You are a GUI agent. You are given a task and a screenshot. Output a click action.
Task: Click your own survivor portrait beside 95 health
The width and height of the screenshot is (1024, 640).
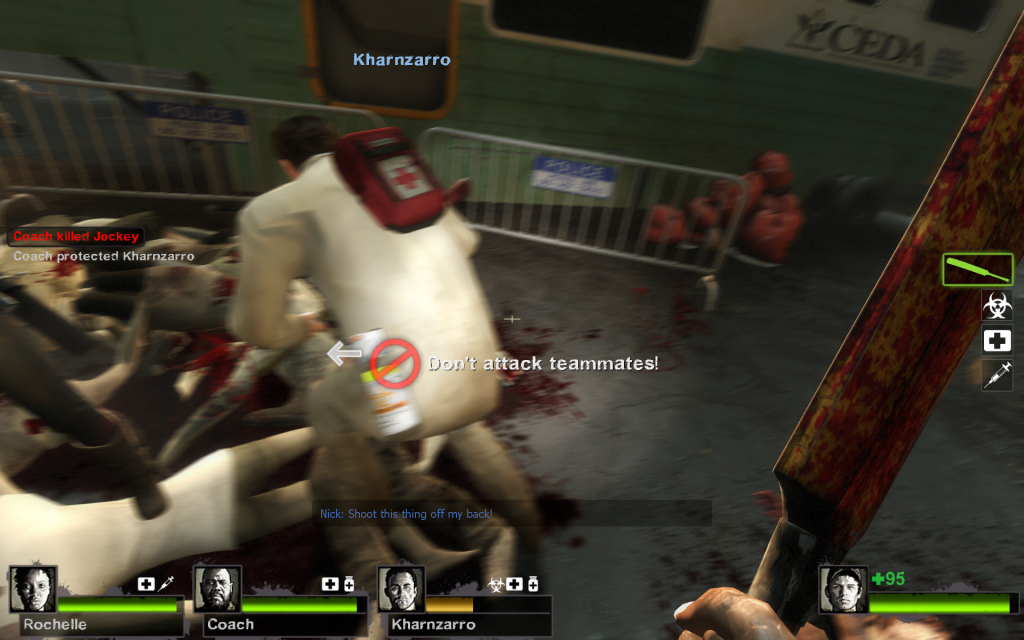pyautogui.click(x=843, y=589)
